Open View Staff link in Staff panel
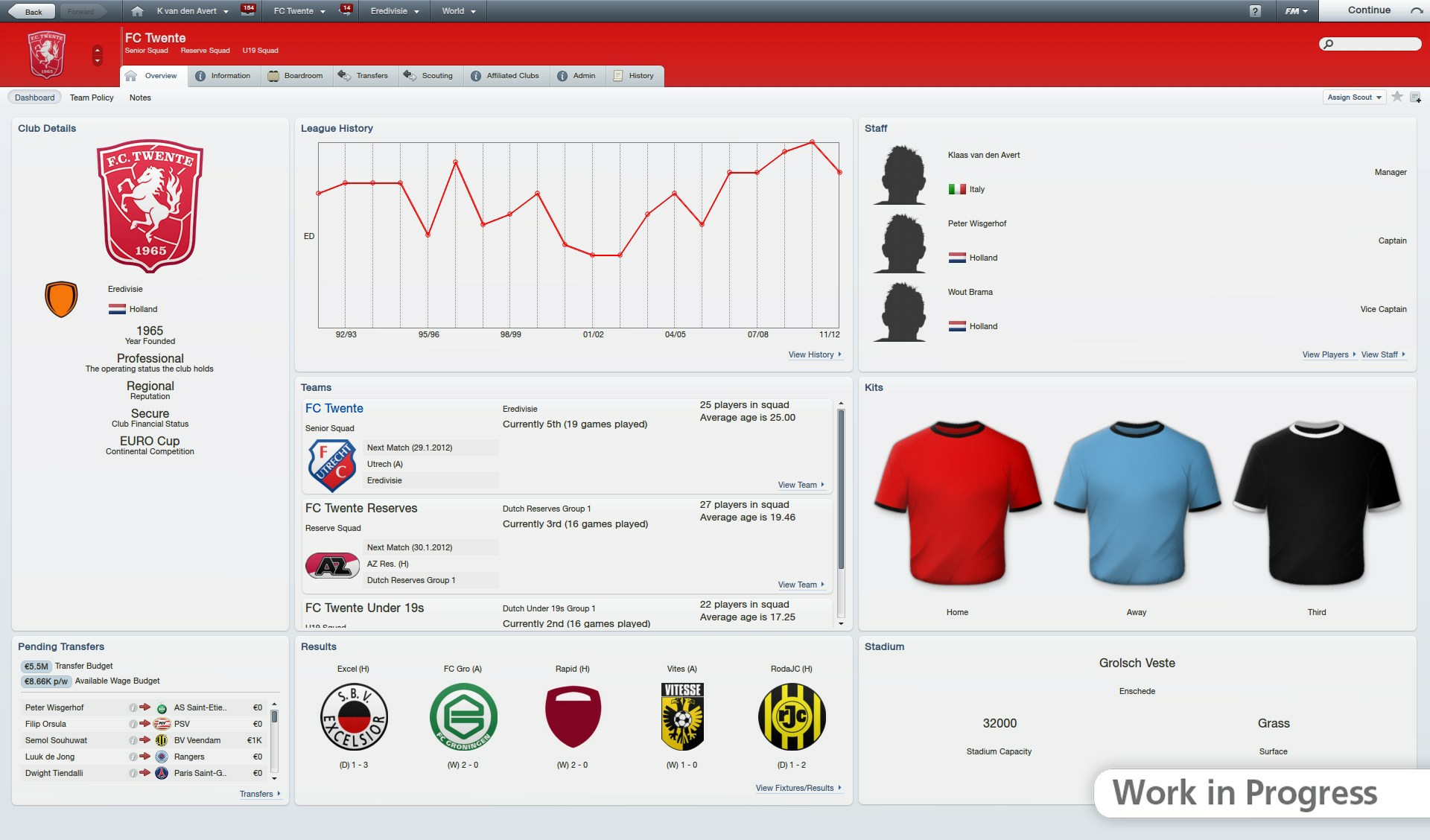 tap(1381, 354)
